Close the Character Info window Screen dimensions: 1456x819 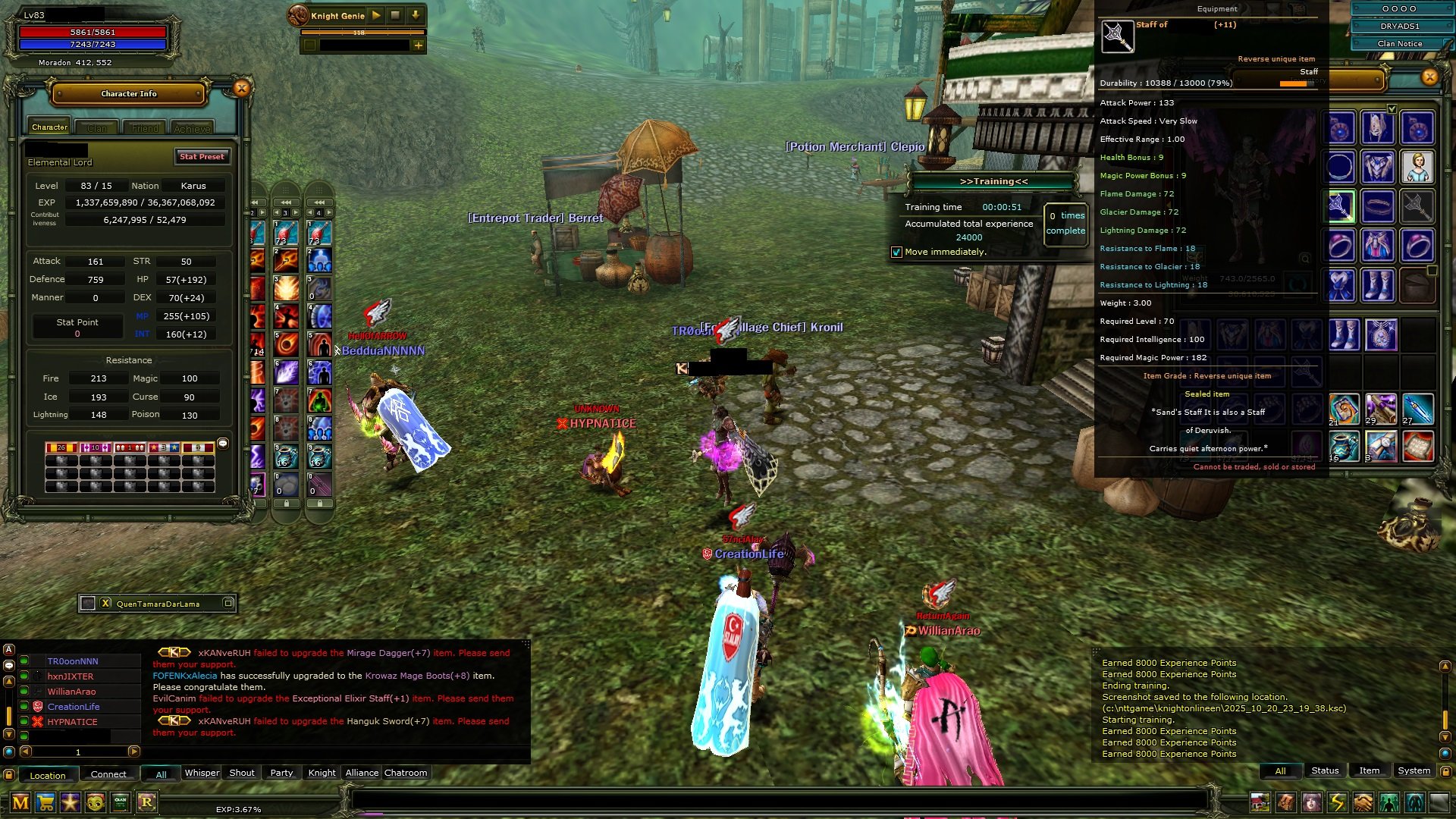click(241, 89)
